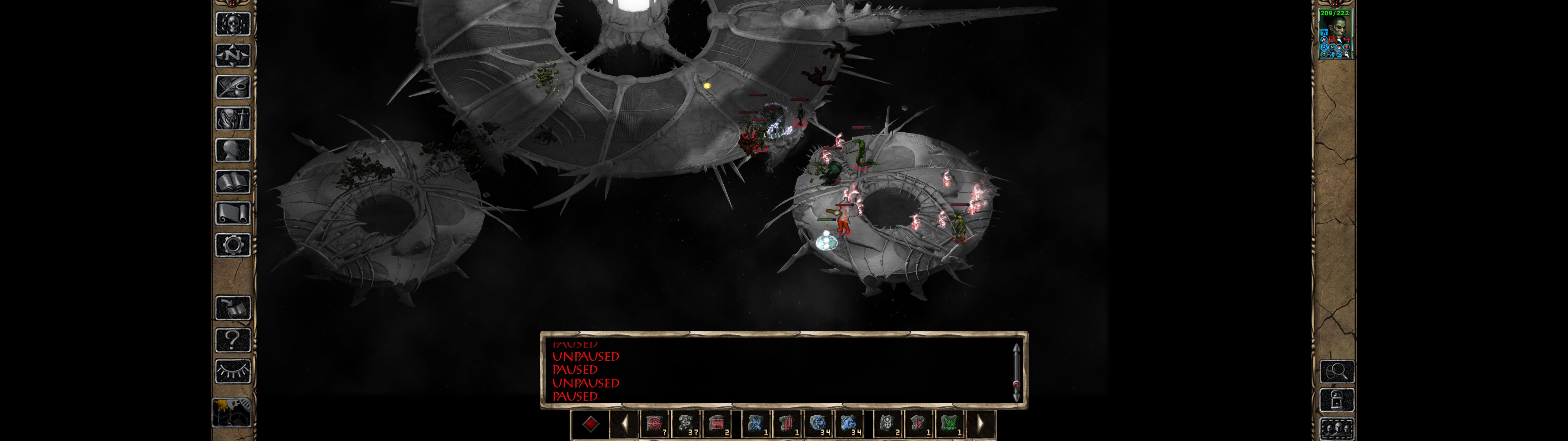Open the area map with the compass button
1568x441 pixels.
pos(233,55)
